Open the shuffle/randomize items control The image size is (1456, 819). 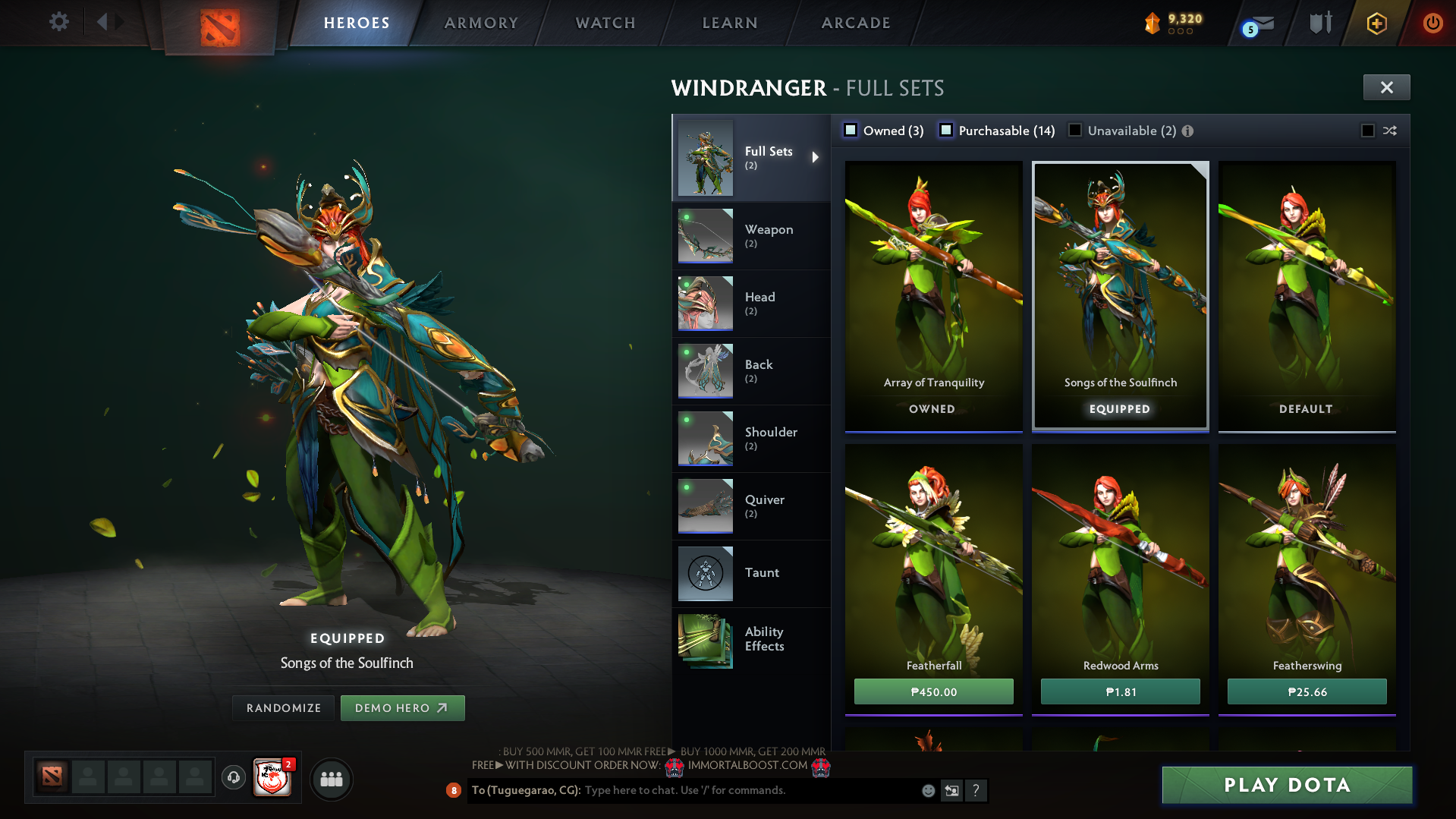[1390, 131]
